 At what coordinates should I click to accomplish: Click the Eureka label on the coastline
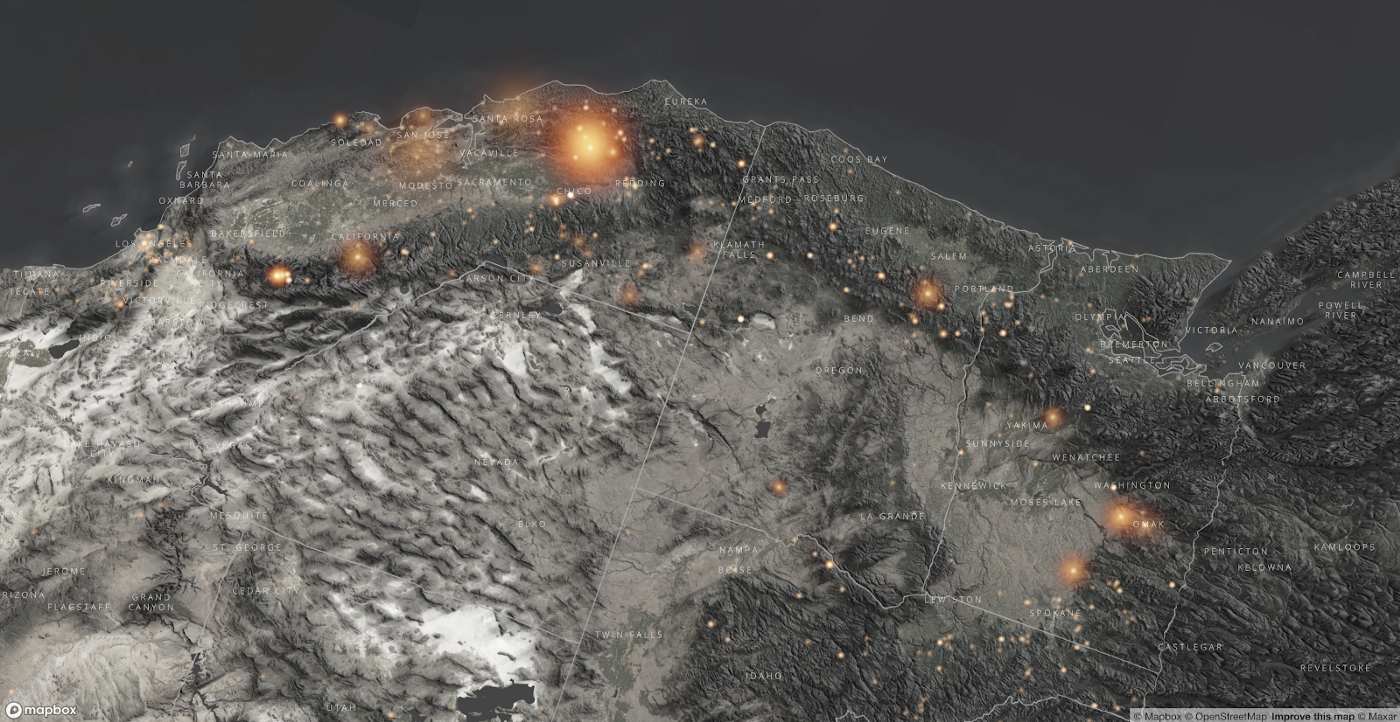click(684, 102)
